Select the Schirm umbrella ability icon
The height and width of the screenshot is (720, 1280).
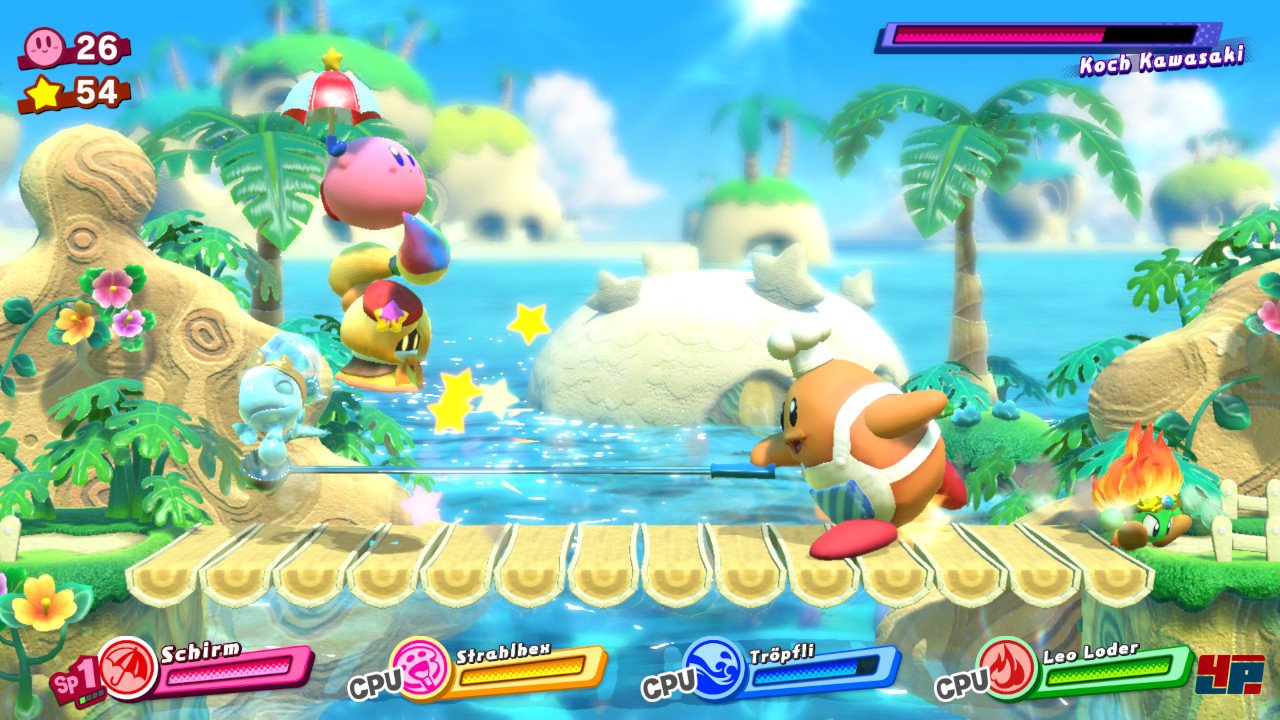pos(127,667)
